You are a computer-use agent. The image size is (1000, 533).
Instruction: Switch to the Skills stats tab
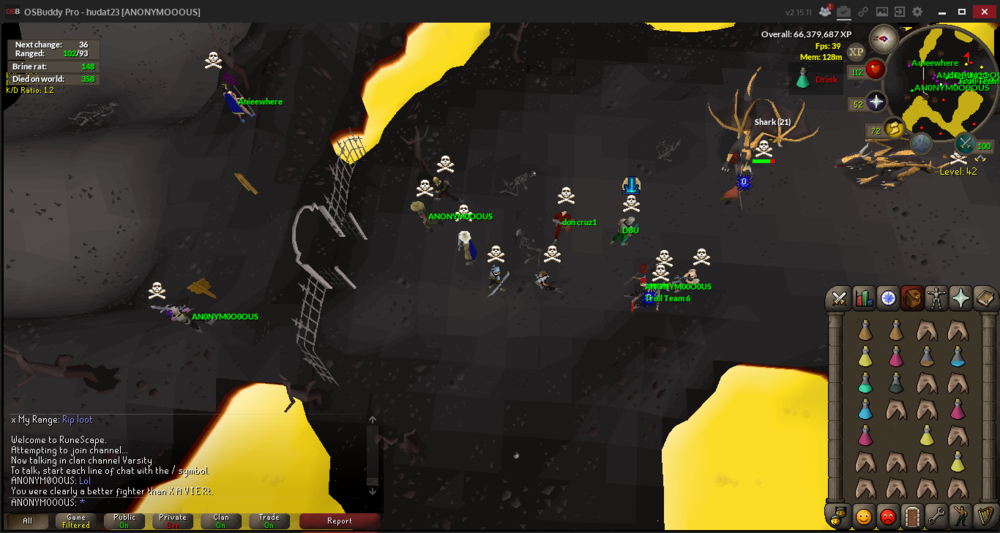click(863, 298)
